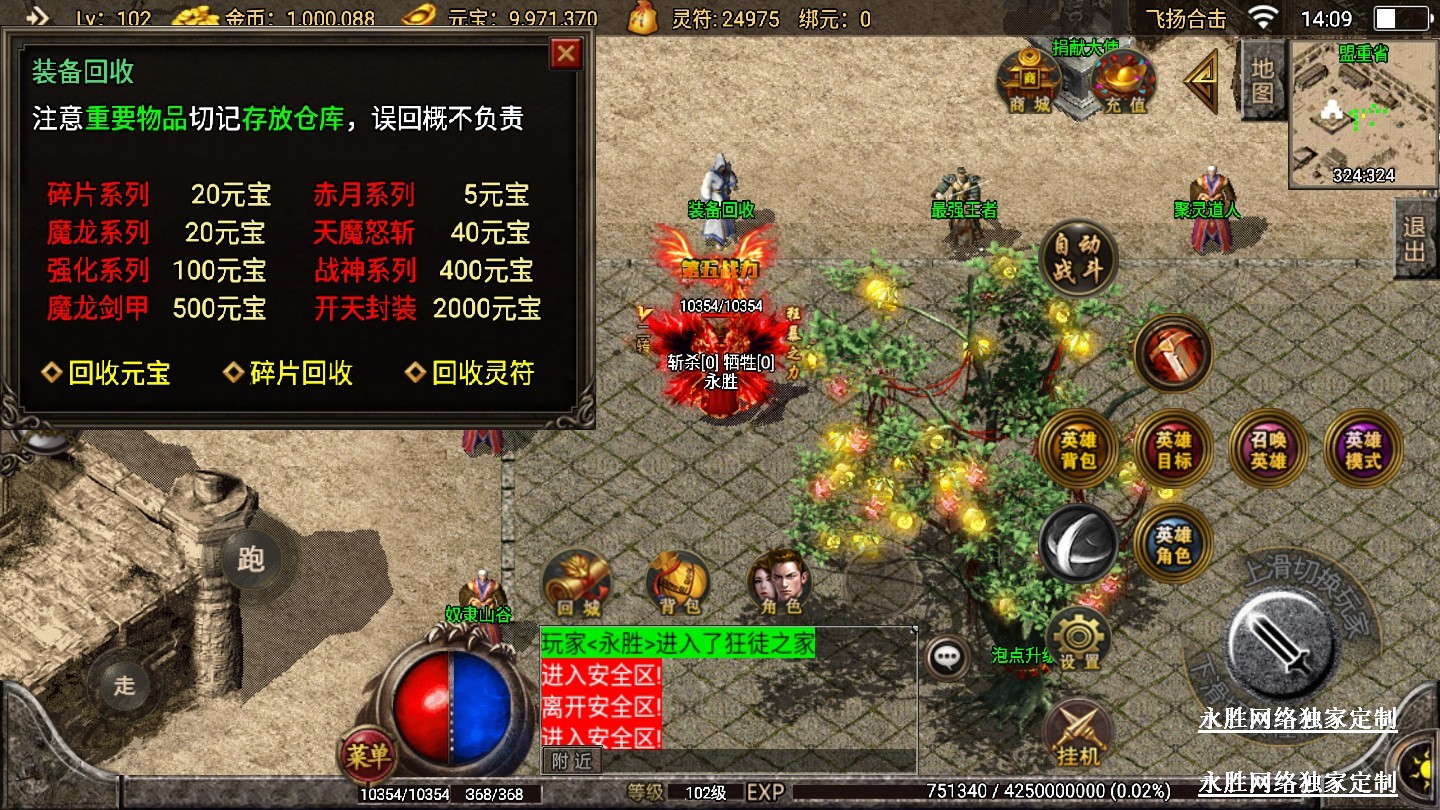Open the 菜单 menu button

click(x=367, y=756)
